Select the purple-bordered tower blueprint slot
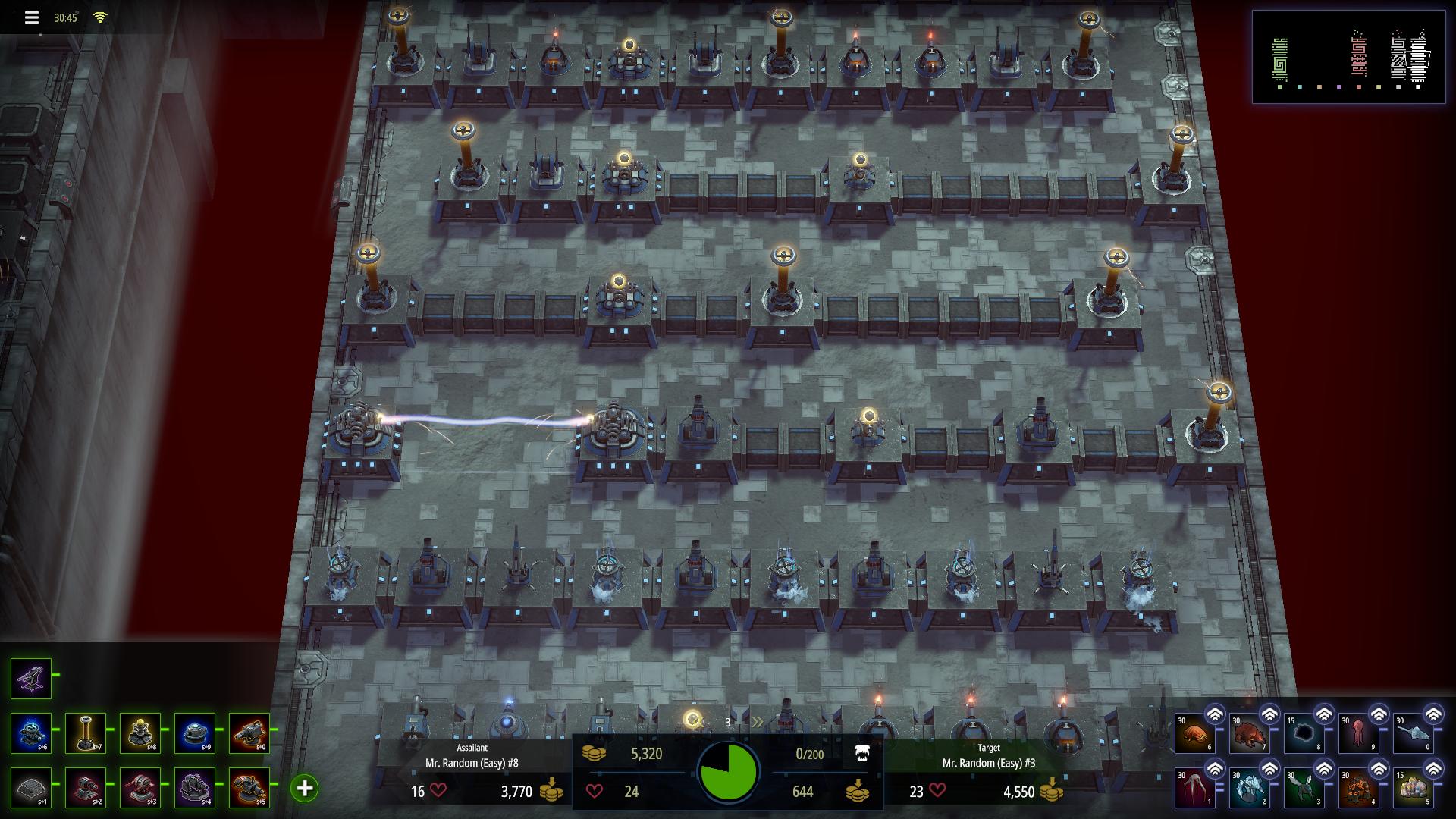The height and width of the screenshot is (819, 1456). pyautogui.click(x=31, y=678)
